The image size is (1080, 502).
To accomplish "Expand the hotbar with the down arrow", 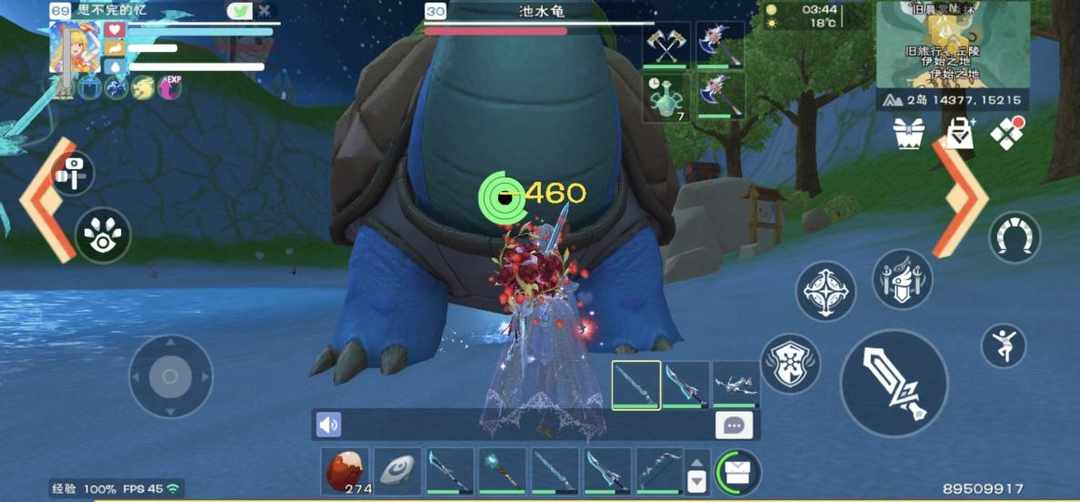I will (x=697, y=481).
